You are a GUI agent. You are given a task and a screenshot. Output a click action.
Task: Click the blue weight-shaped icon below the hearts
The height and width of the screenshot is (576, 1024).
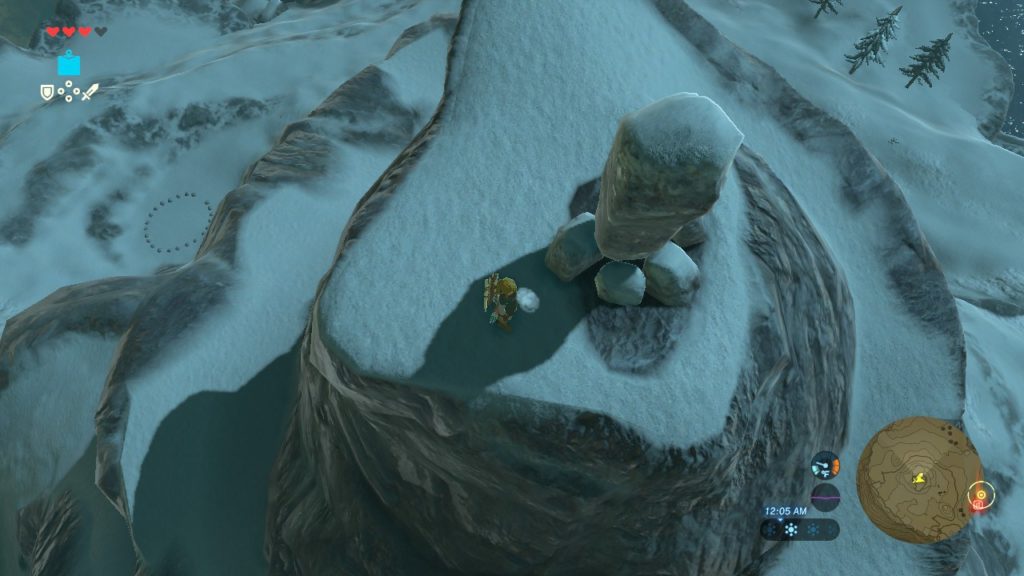69,64
